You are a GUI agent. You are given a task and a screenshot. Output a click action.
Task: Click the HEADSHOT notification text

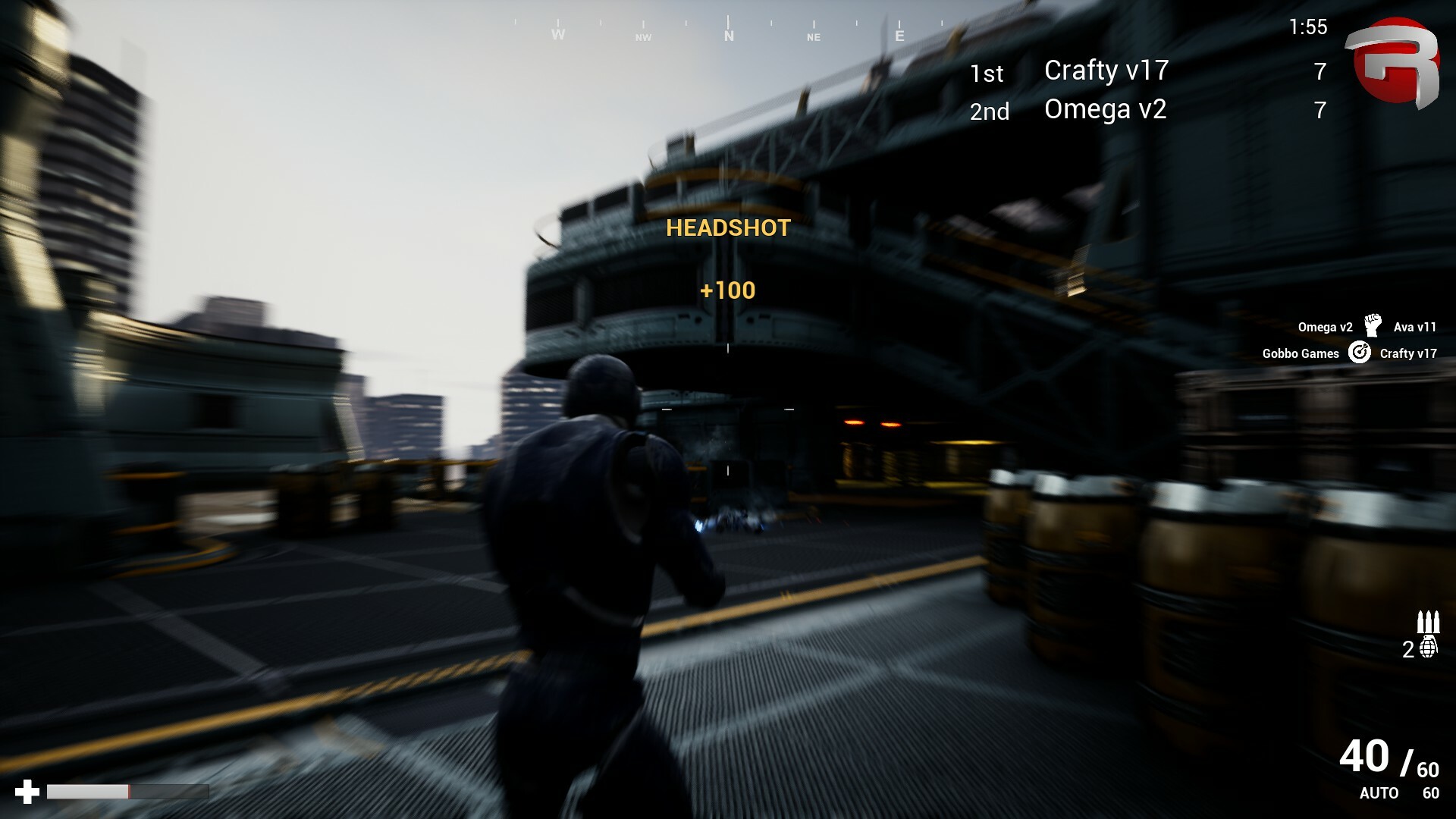click(x=727, y=228)
